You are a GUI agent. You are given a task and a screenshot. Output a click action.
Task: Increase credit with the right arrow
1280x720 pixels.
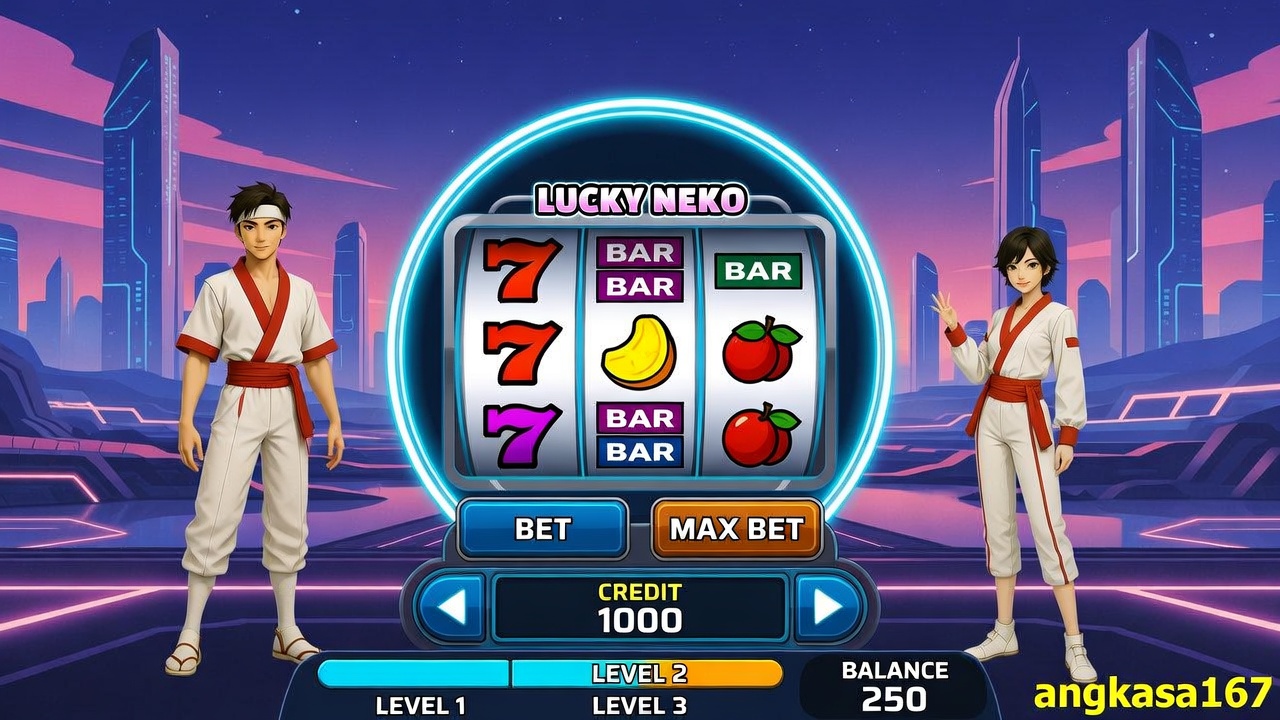[x=828, y=607]
